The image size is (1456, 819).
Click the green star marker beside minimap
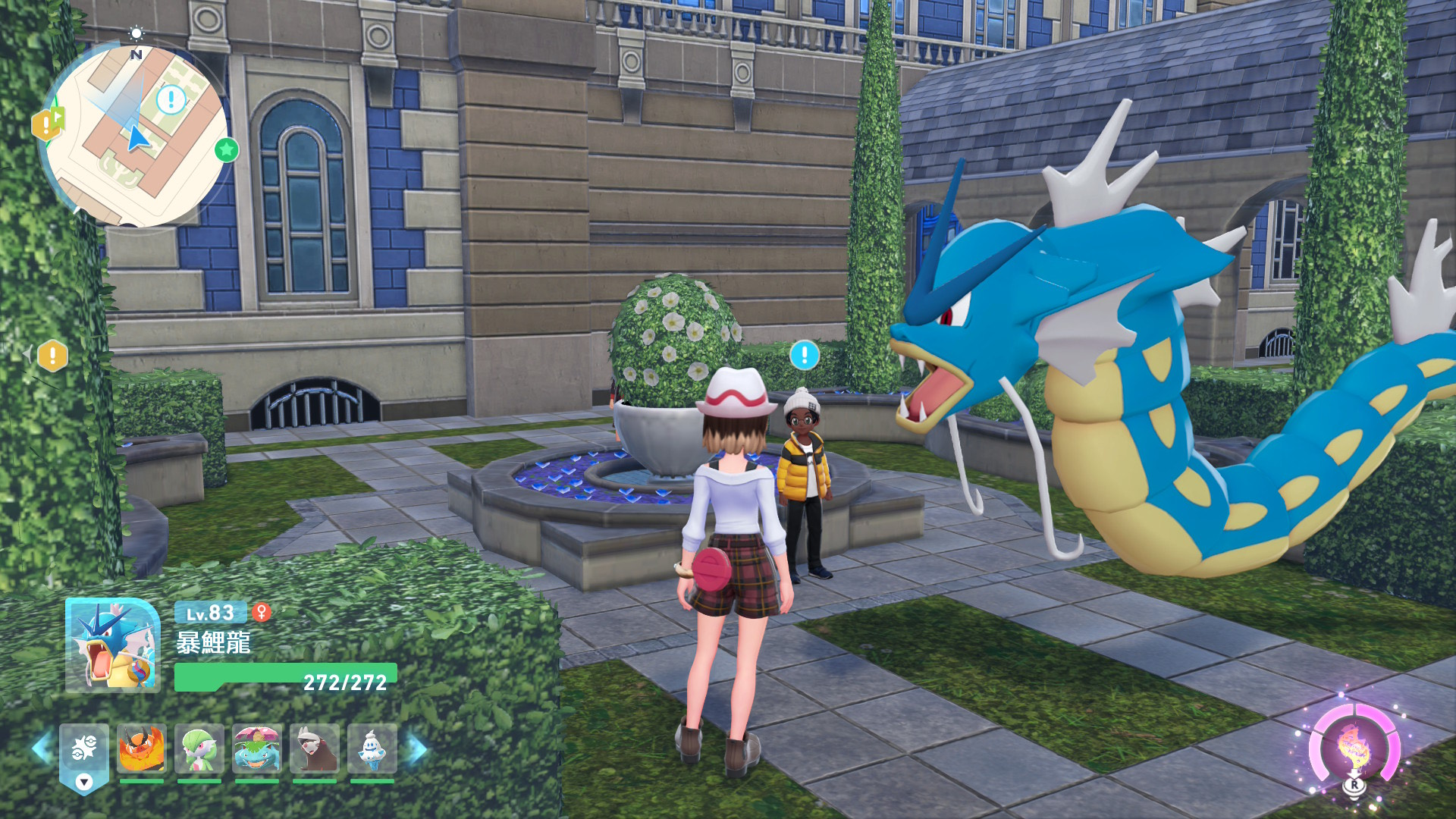coord(226,150)
